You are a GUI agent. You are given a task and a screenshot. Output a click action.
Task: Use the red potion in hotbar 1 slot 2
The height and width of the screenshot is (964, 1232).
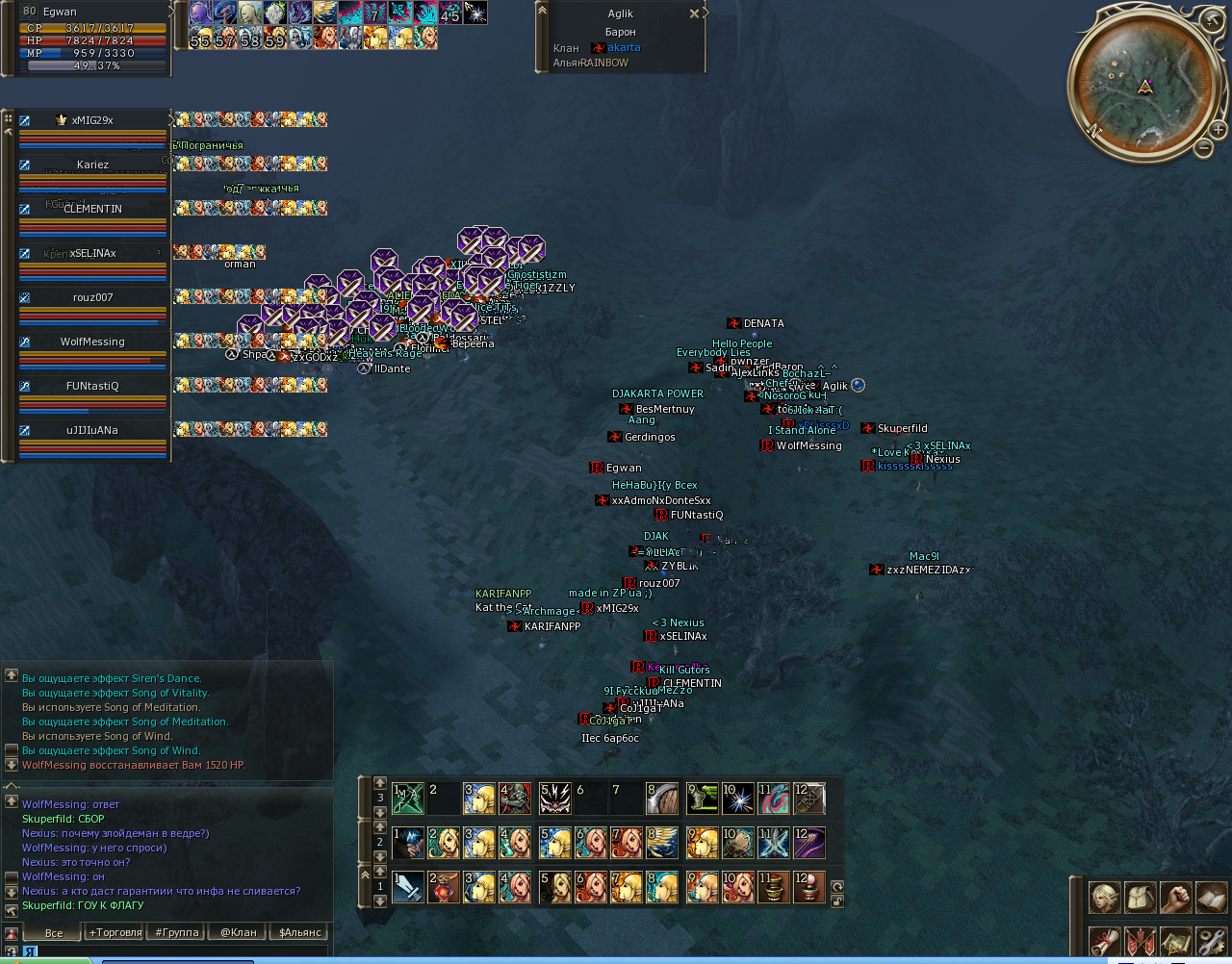coord(444,886)
